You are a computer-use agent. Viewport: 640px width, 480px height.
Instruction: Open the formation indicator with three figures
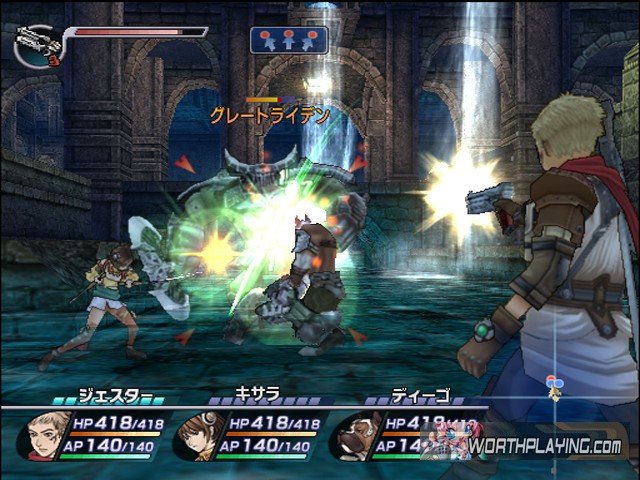[287, 39]
